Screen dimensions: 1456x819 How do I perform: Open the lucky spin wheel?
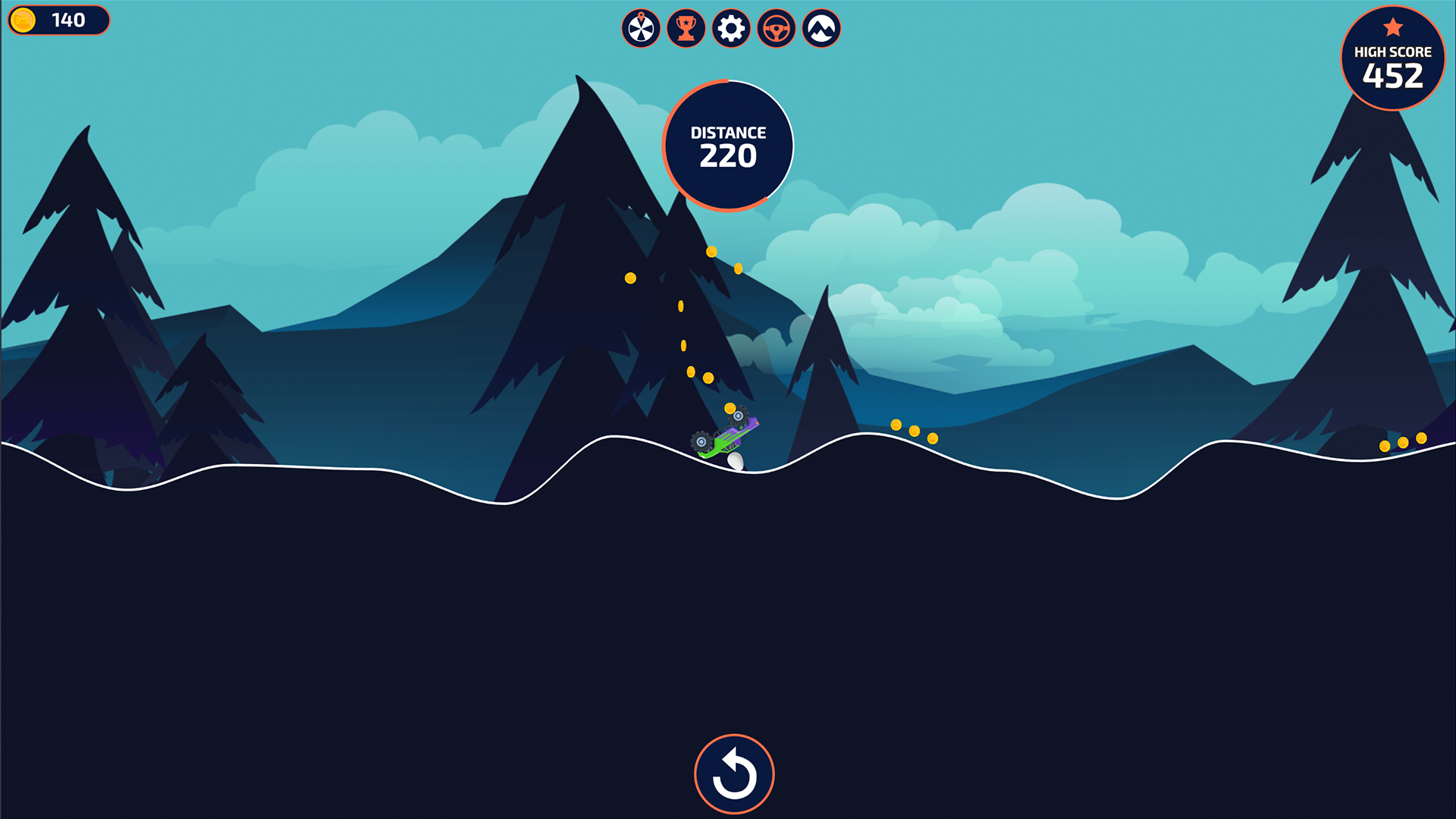pos(641,28)
